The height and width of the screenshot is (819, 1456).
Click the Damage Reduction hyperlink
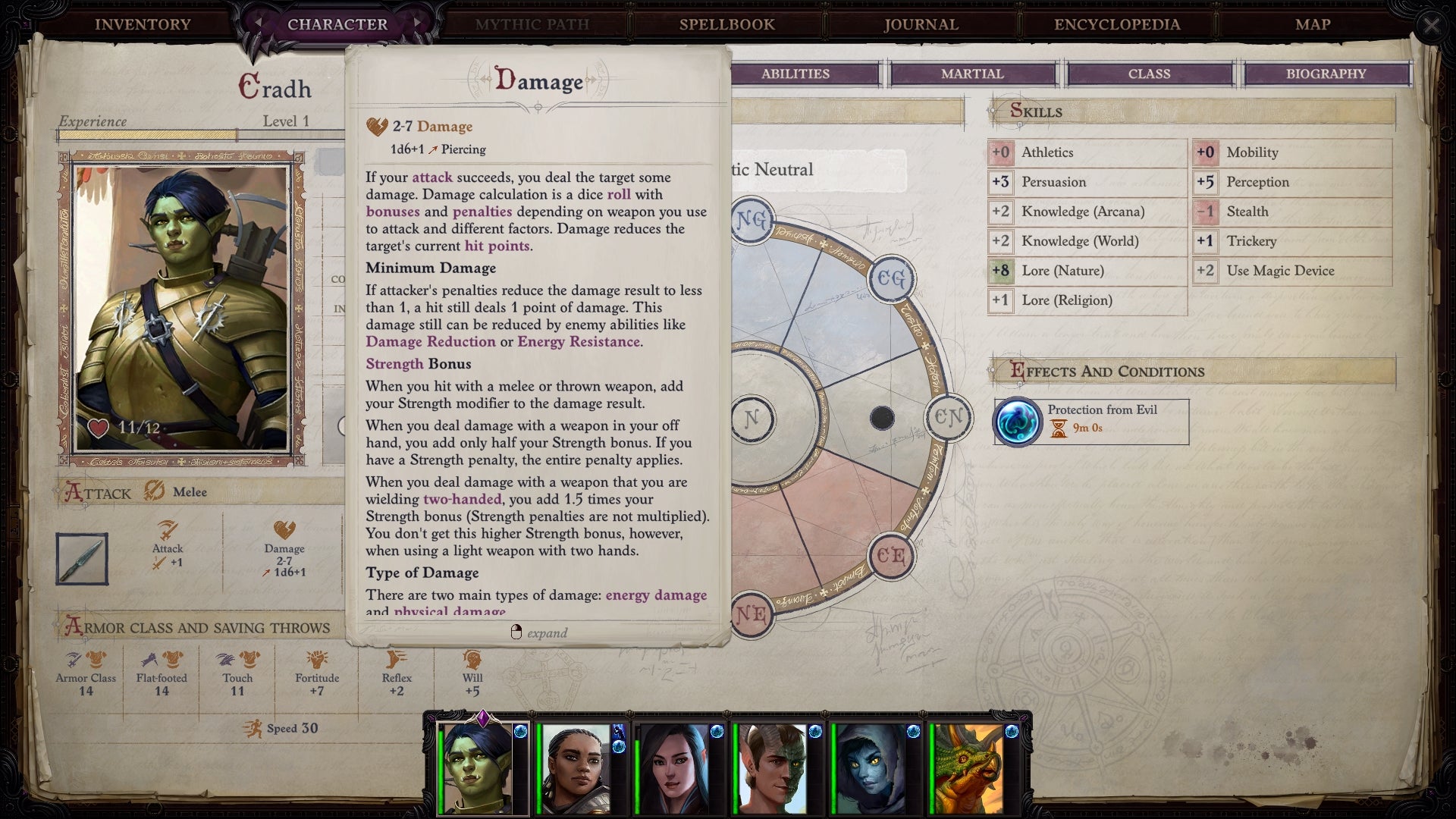[x=431, y=342]
